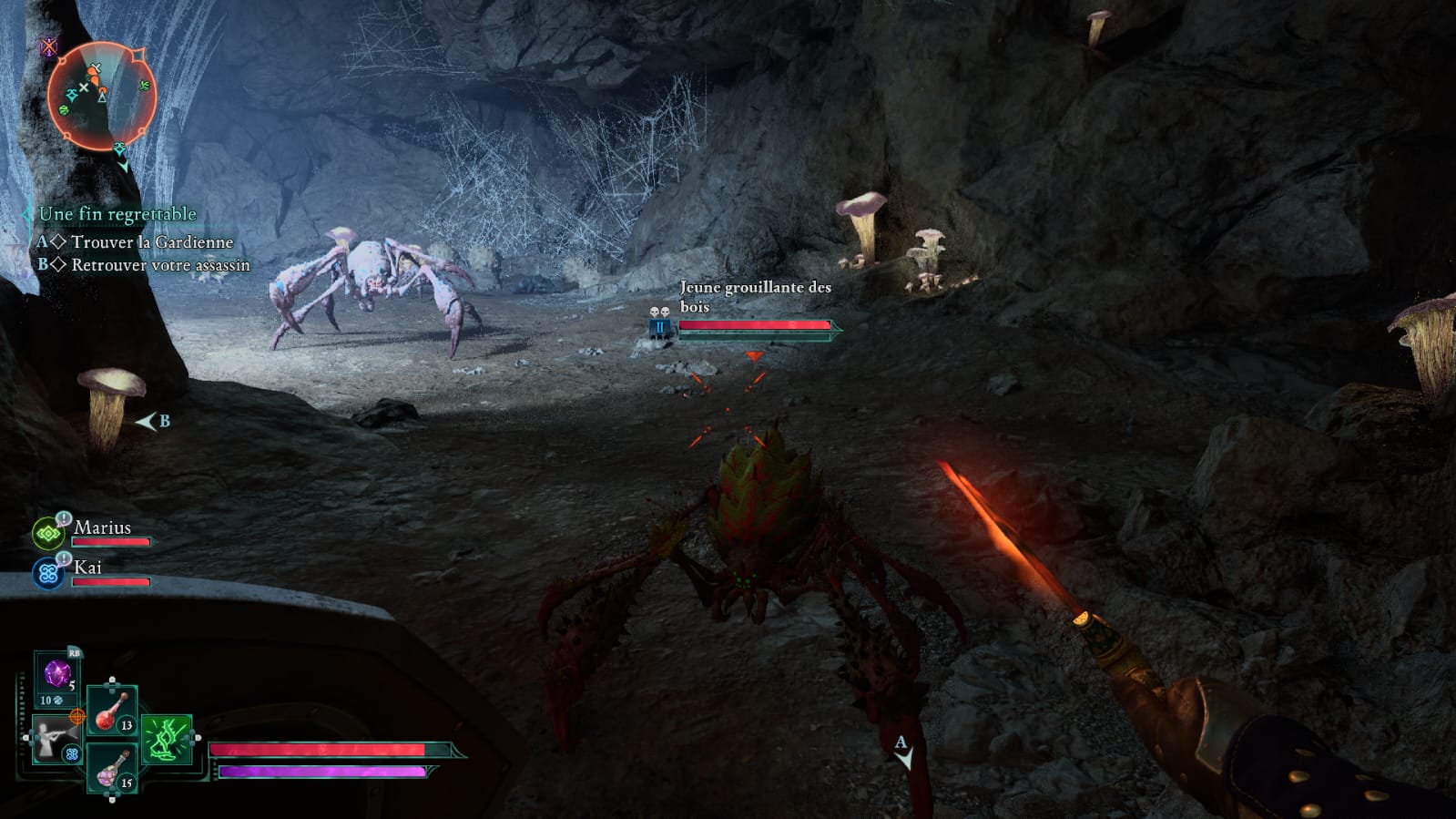
Task: Click the crossed-out purple status icon above minimap
Action: click(x=49, y=46)
